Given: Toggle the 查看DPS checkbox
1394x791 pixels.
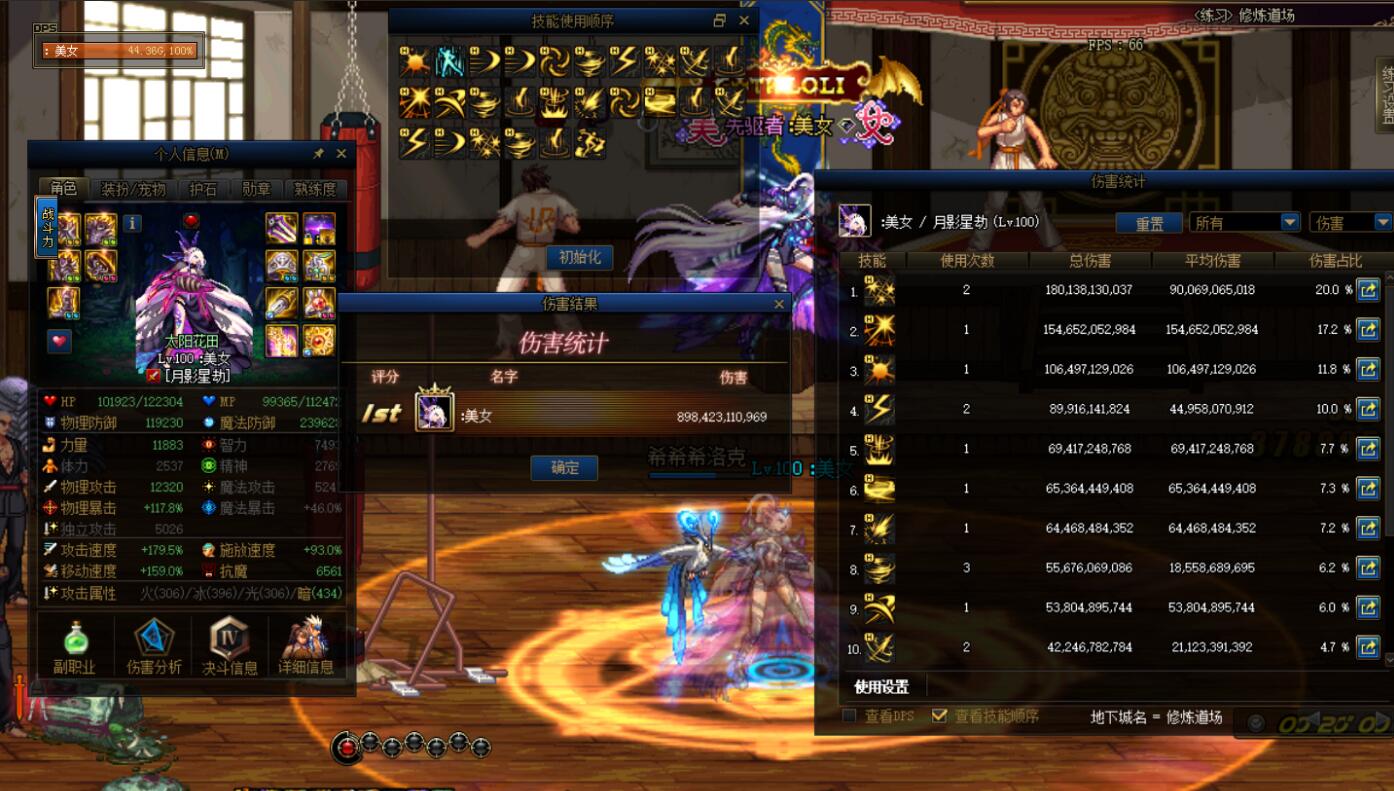Looking at the screenshot, I should [x=849, y=716].
